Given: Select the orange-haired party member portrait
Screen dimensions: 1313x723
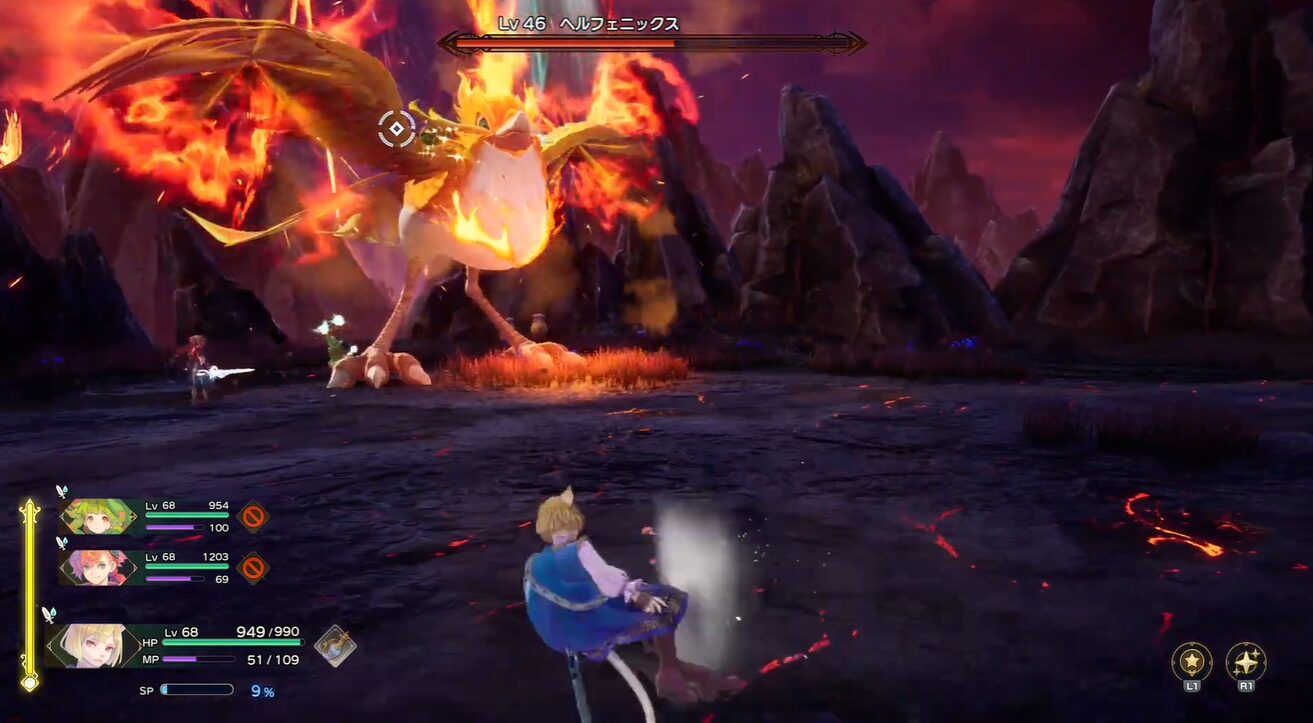Looking at the screenshot, I should pos(98,568).
